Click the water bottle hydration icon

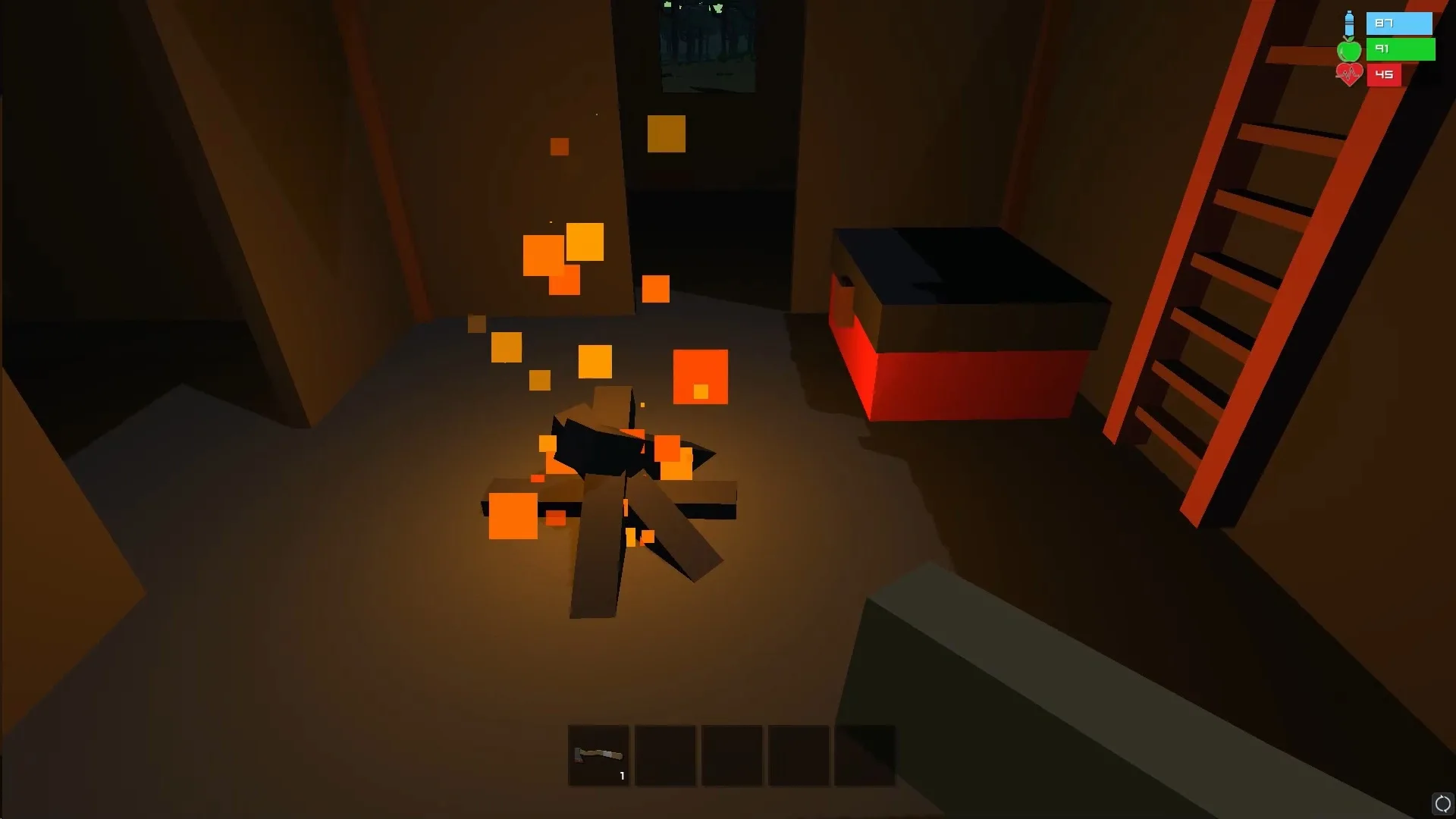pos(1349,23)
